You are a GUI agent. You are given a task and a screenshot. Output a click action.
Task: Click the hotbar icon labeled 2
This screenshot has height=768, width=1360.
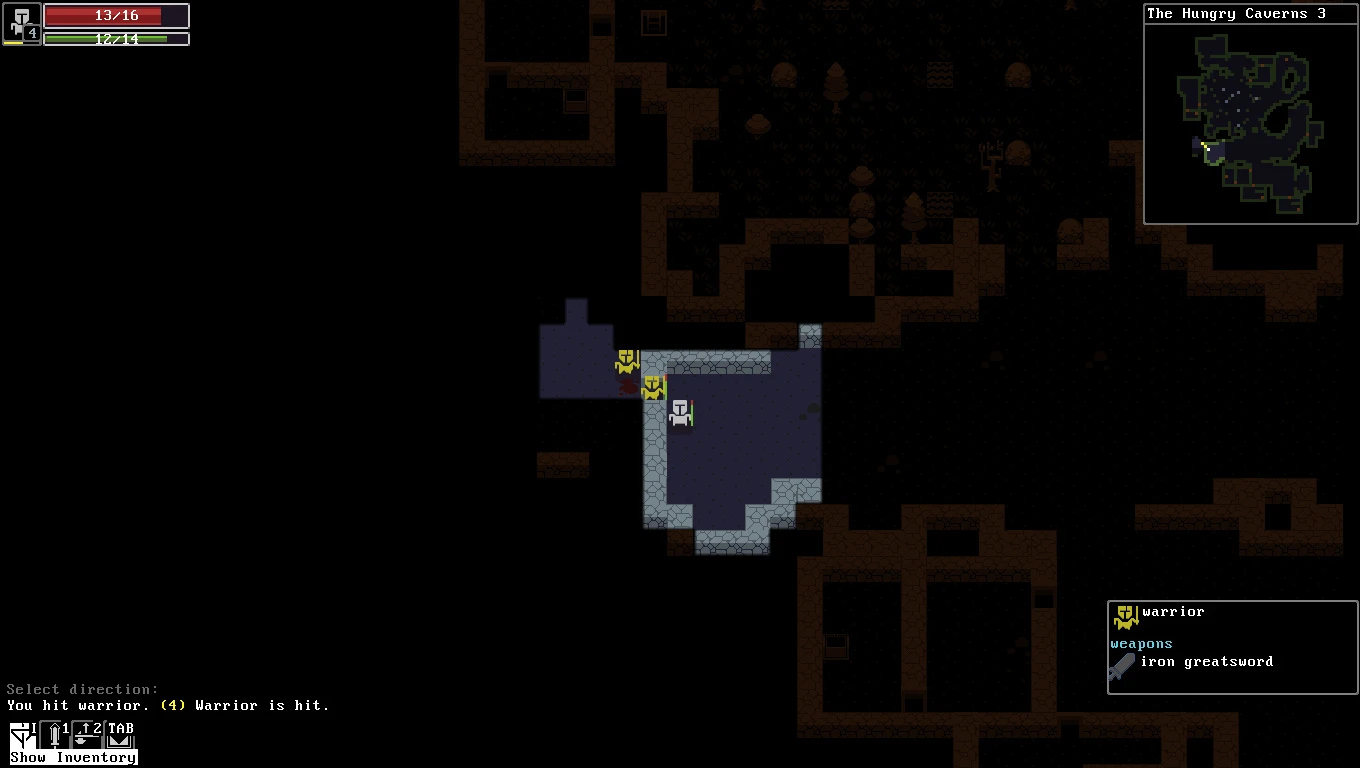(87, 736)
